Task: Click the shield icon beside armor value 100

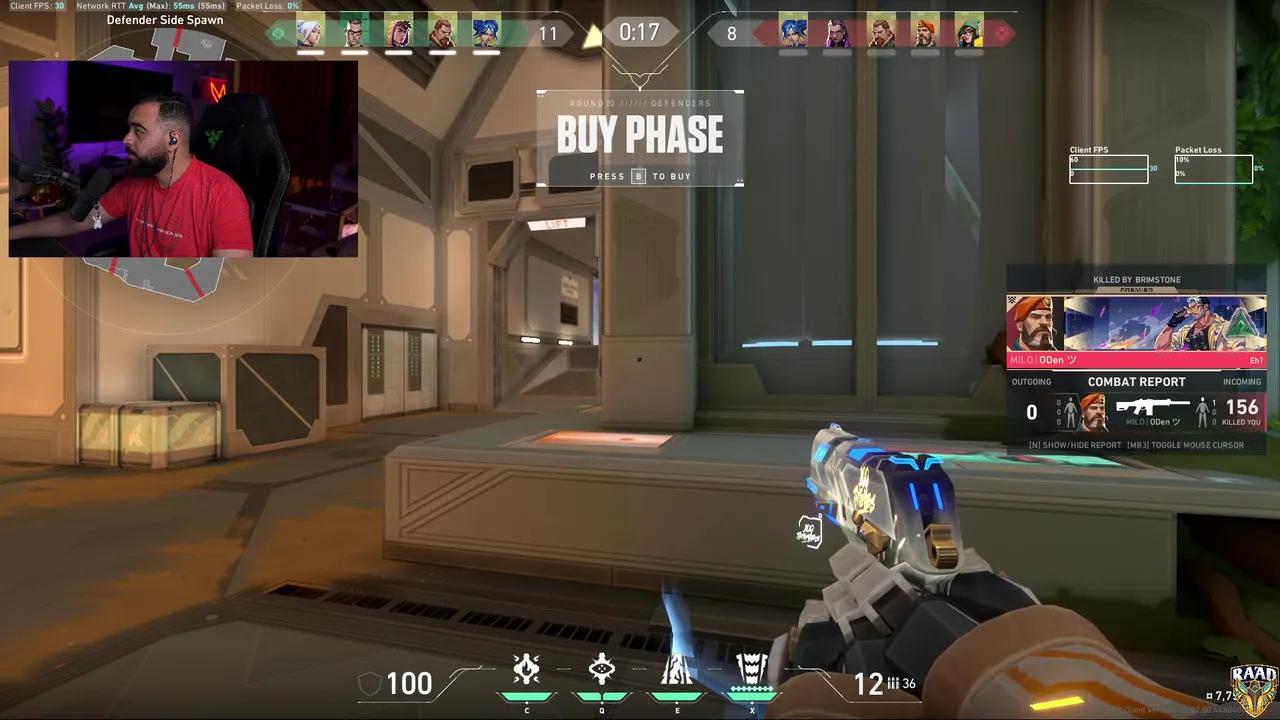Action: [x=371, y=684]
